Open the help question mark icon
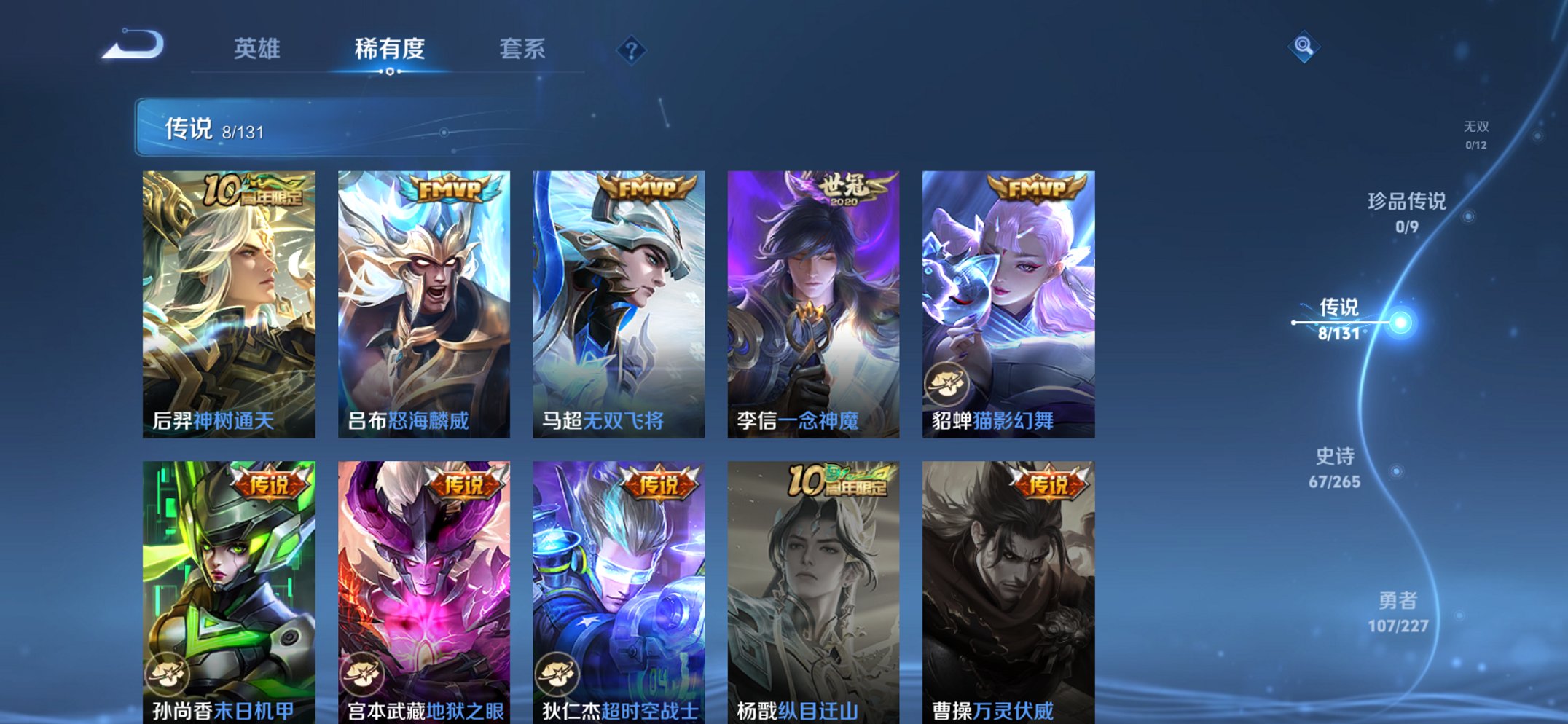 (x=632, y=50)
